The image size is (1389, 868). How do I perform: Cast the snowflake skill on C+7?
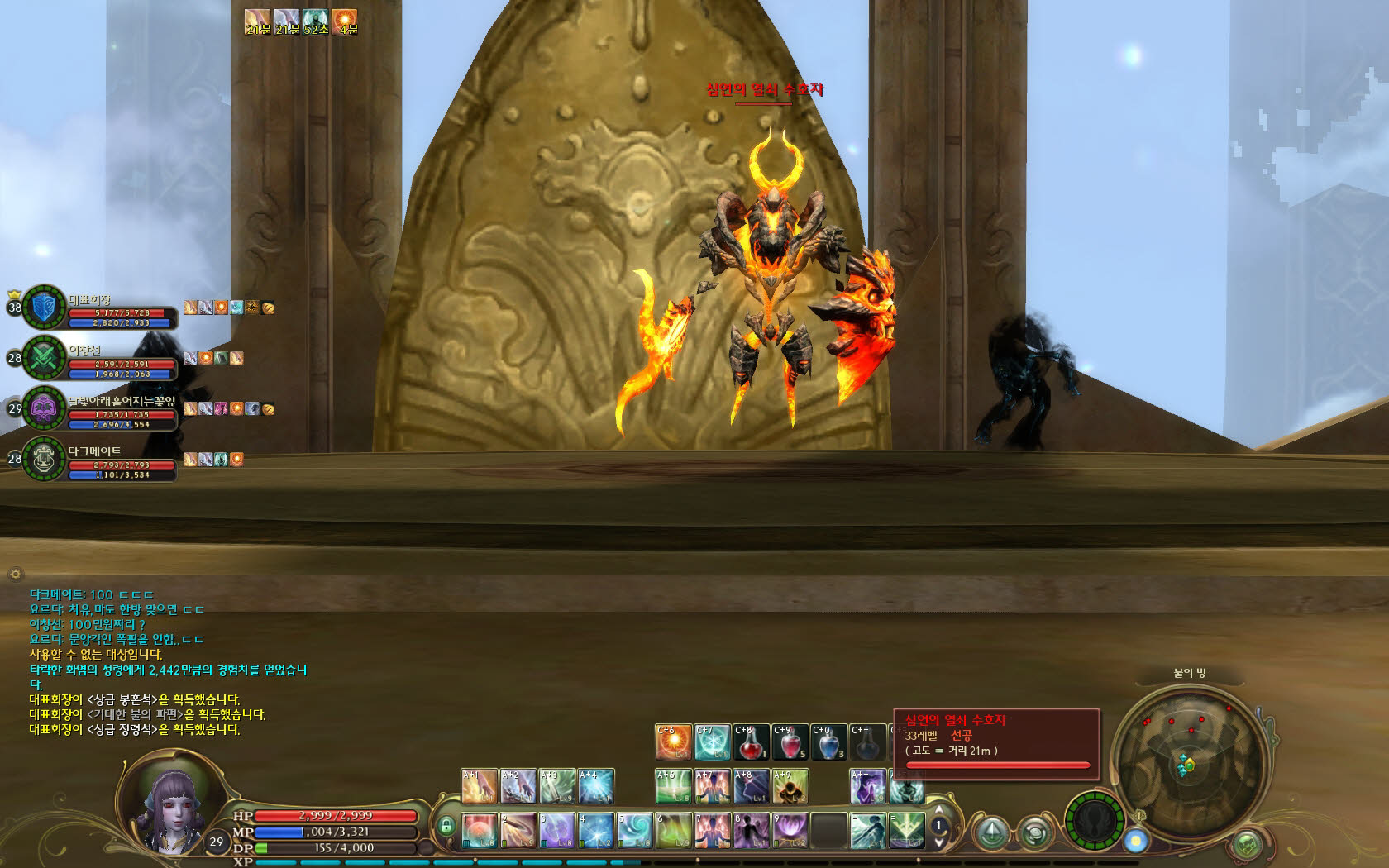pyautogui.click(x=712, y=742)
